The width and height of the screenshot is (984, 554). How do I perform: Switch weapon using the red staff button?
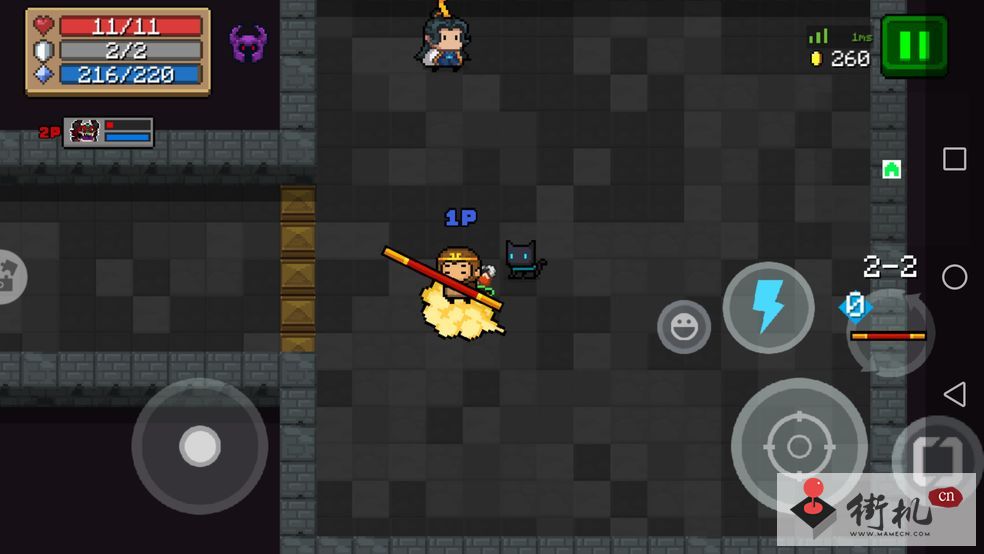pyautogui.click(x=889, y=335)
